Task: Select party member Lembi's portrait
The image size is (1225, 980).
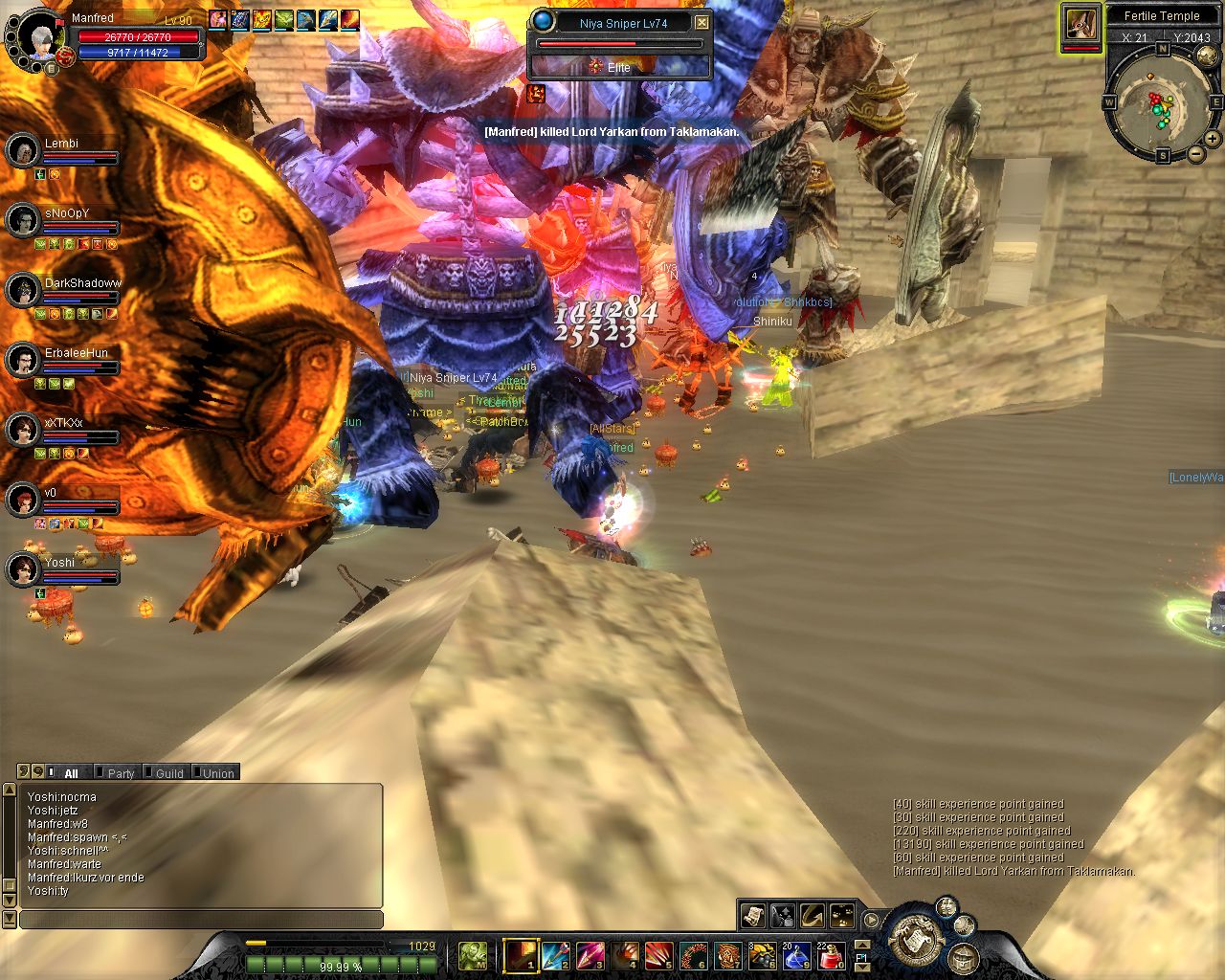Action: [22, 150]
